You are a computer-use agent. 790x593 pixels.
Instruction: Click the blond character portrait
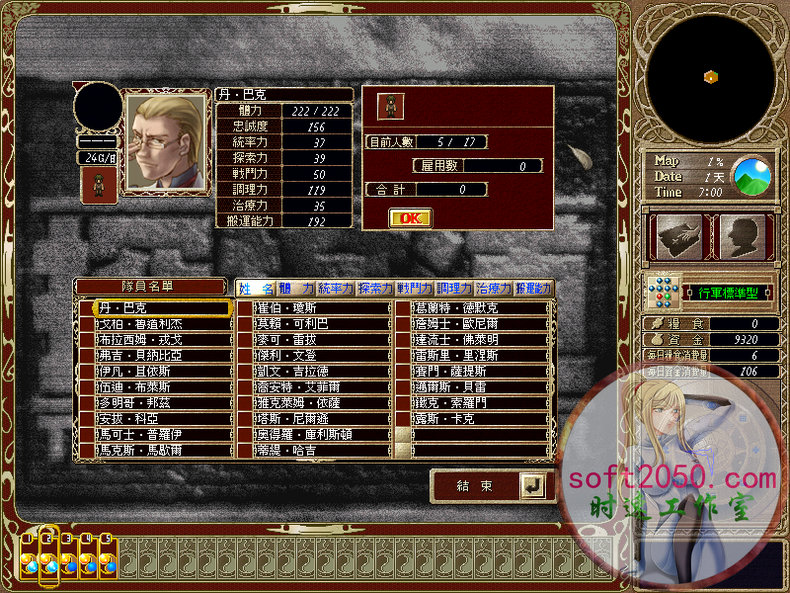(x=165, y=142)
